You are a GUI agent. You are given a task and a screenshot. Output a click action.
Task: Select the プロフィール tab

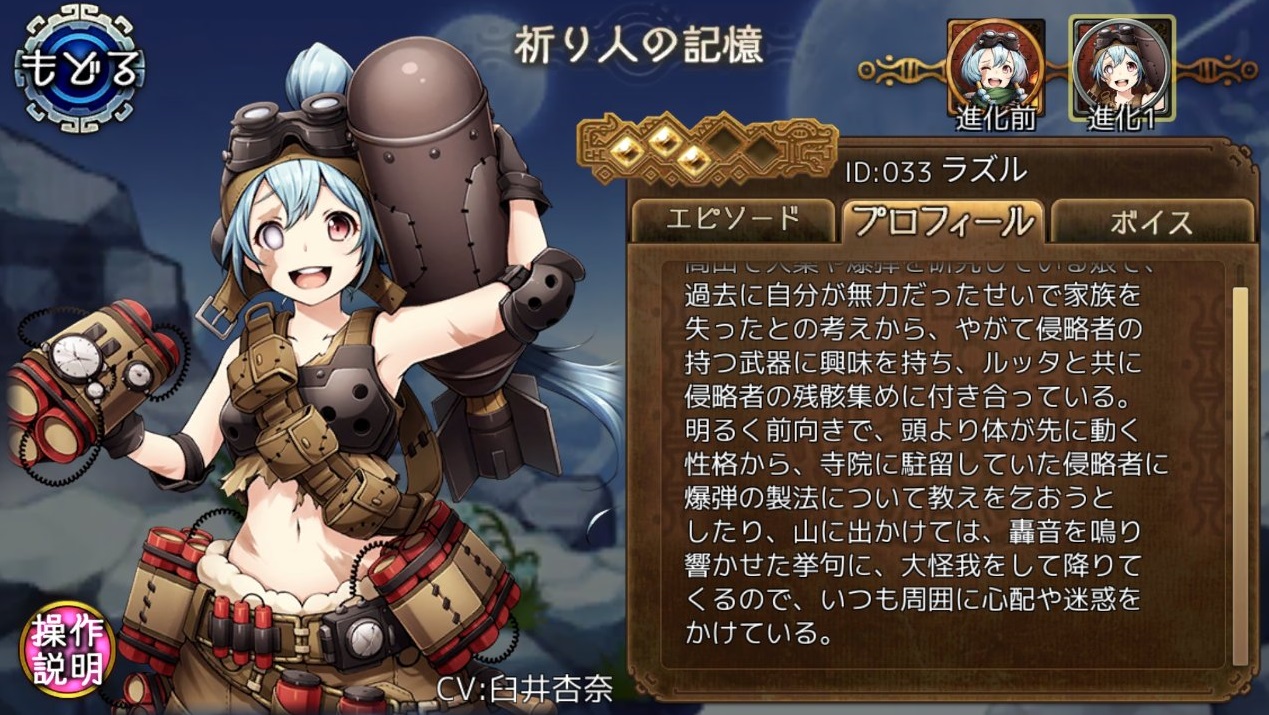944,220
